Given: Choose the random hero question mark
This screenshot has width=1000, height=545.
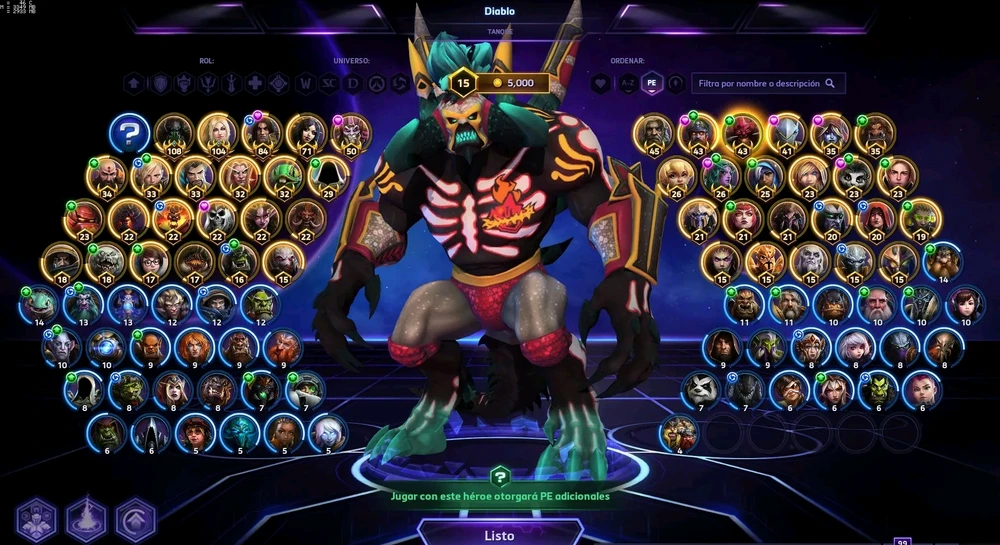Looking at the screenshot, I should (130, 132).
